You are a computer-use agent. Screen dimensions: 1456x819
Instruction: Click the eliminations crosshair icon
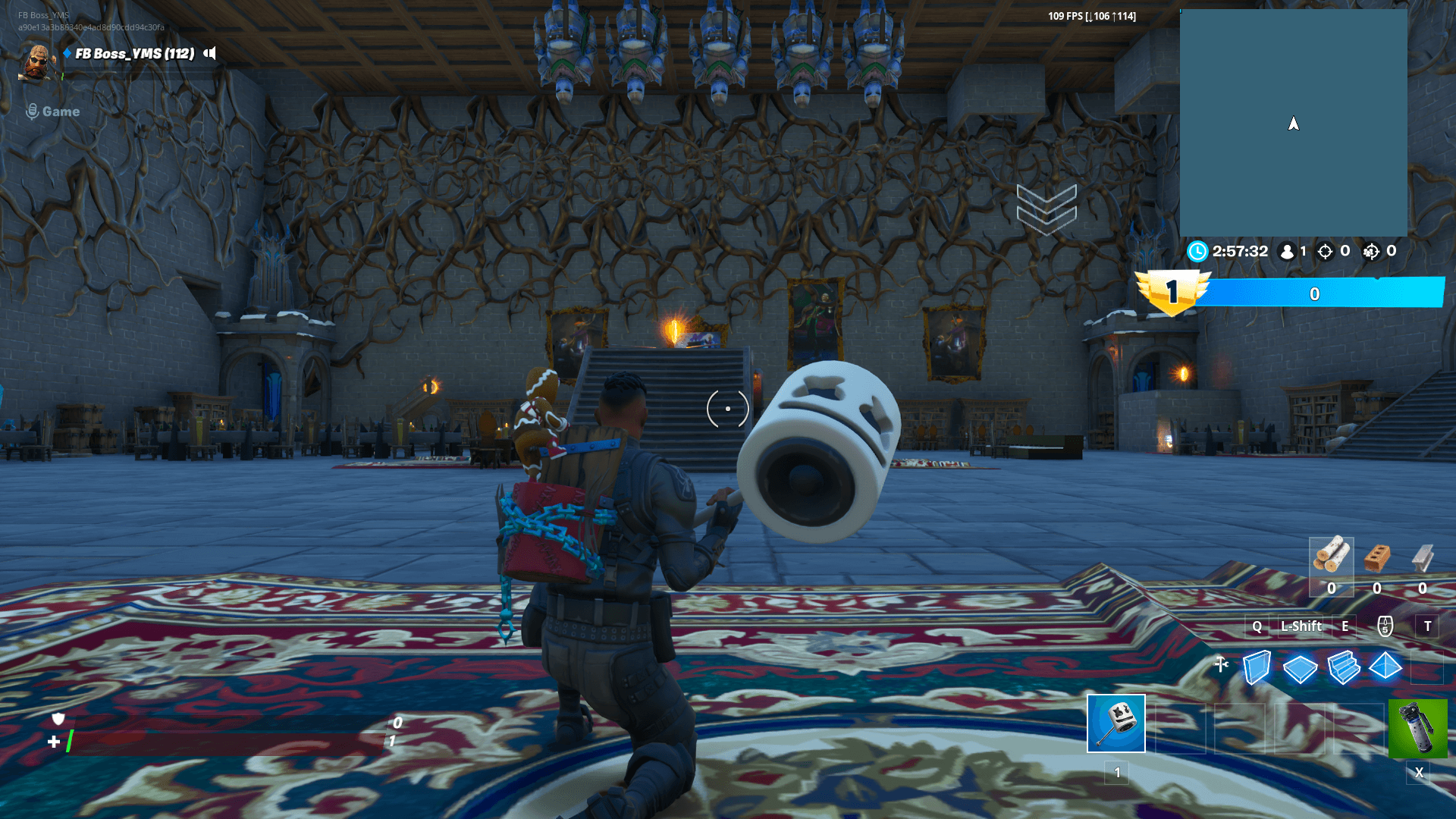pos(1327,251)
